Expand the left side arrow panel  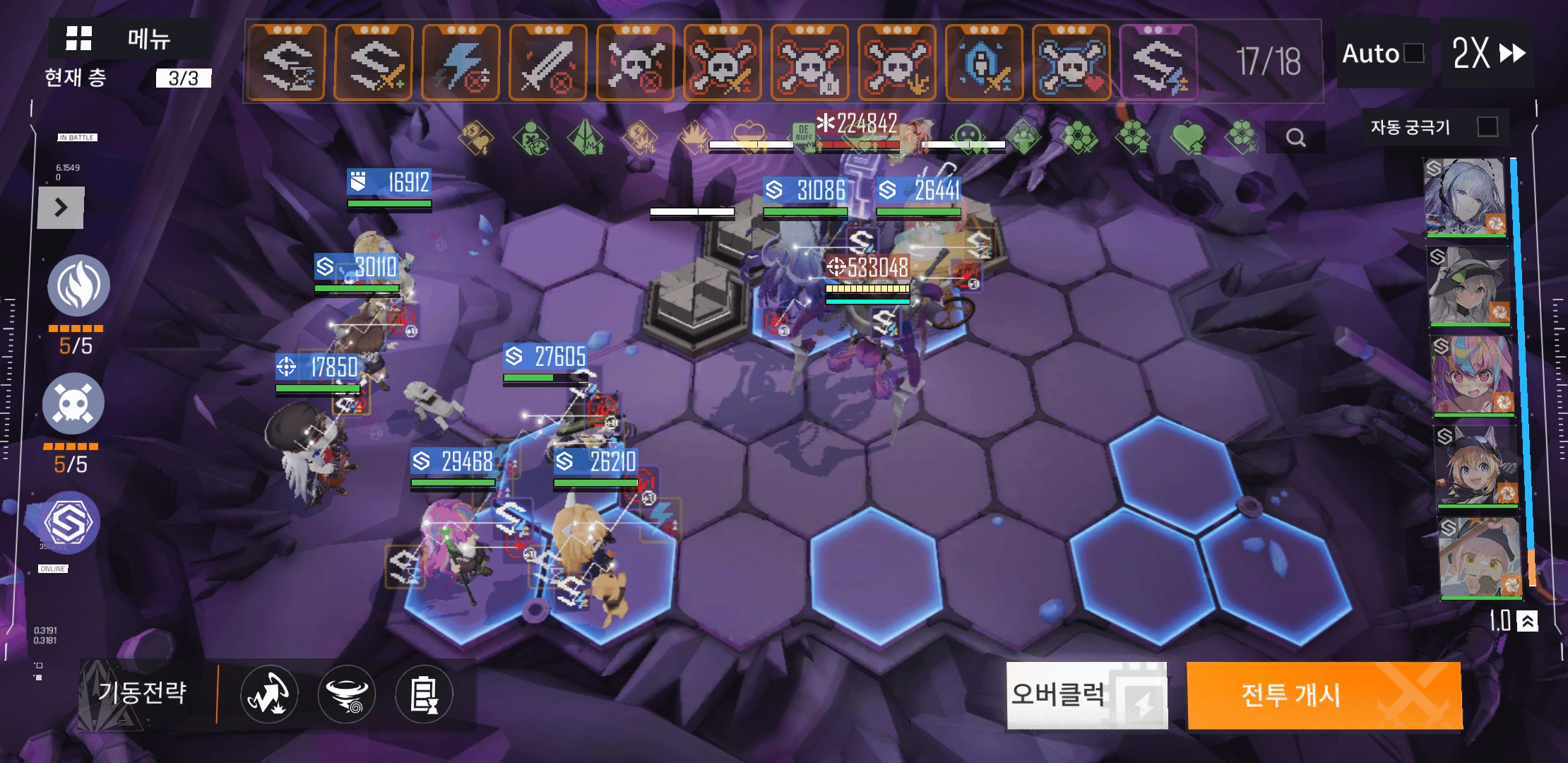(61, 208)
